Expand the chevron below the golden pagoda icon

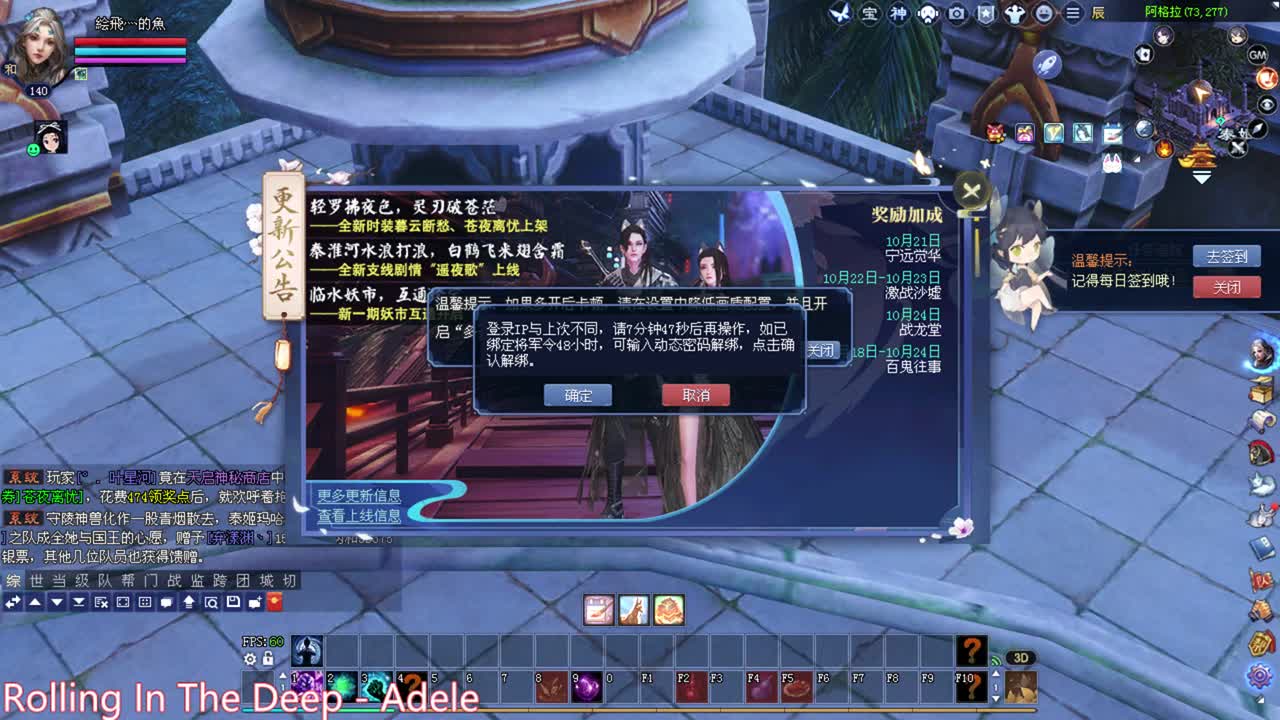(1200, 175)
